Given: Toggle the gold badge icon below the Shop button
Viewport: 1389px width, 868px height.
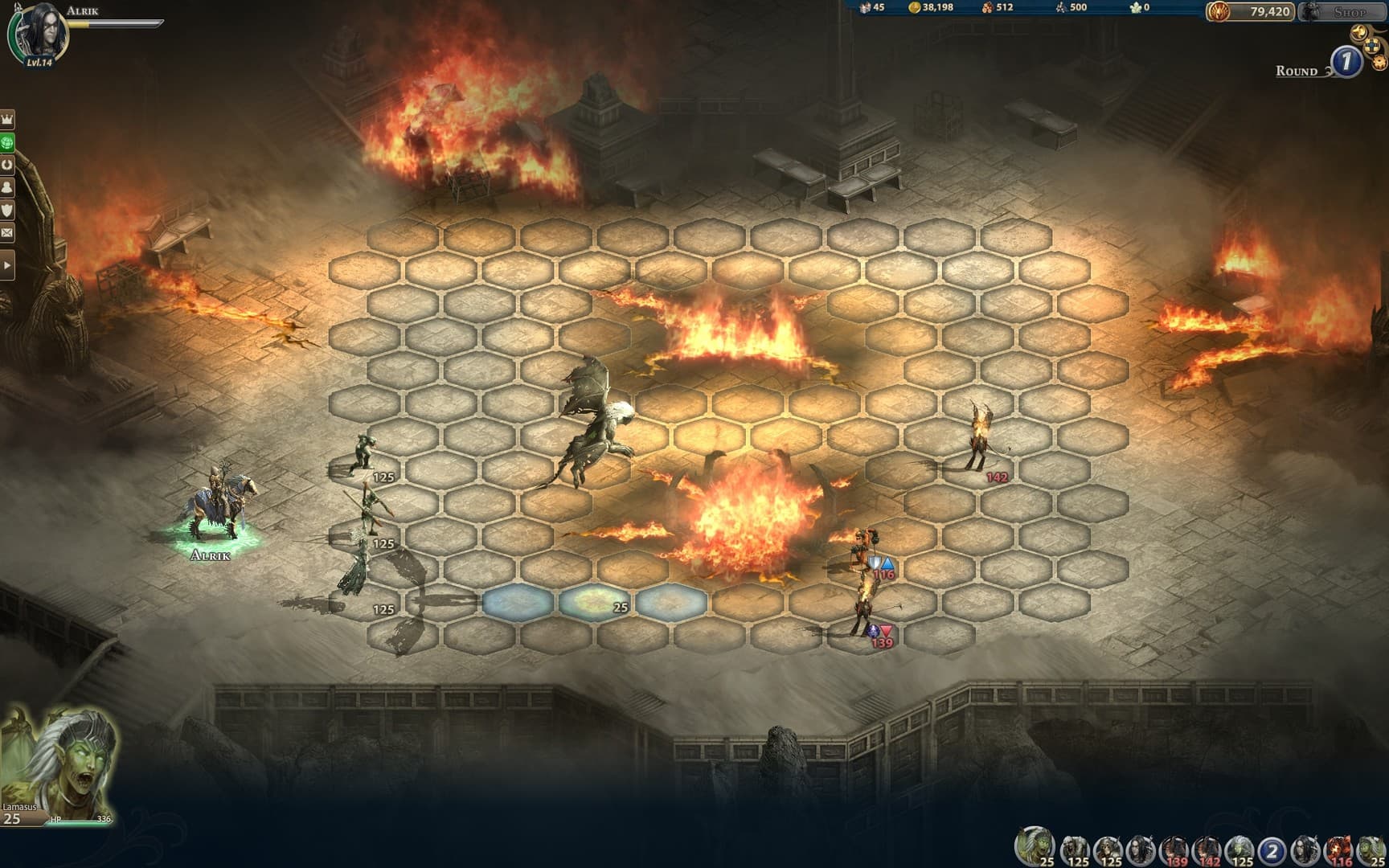Looking at the screenshot, I should coord(1359,32).
